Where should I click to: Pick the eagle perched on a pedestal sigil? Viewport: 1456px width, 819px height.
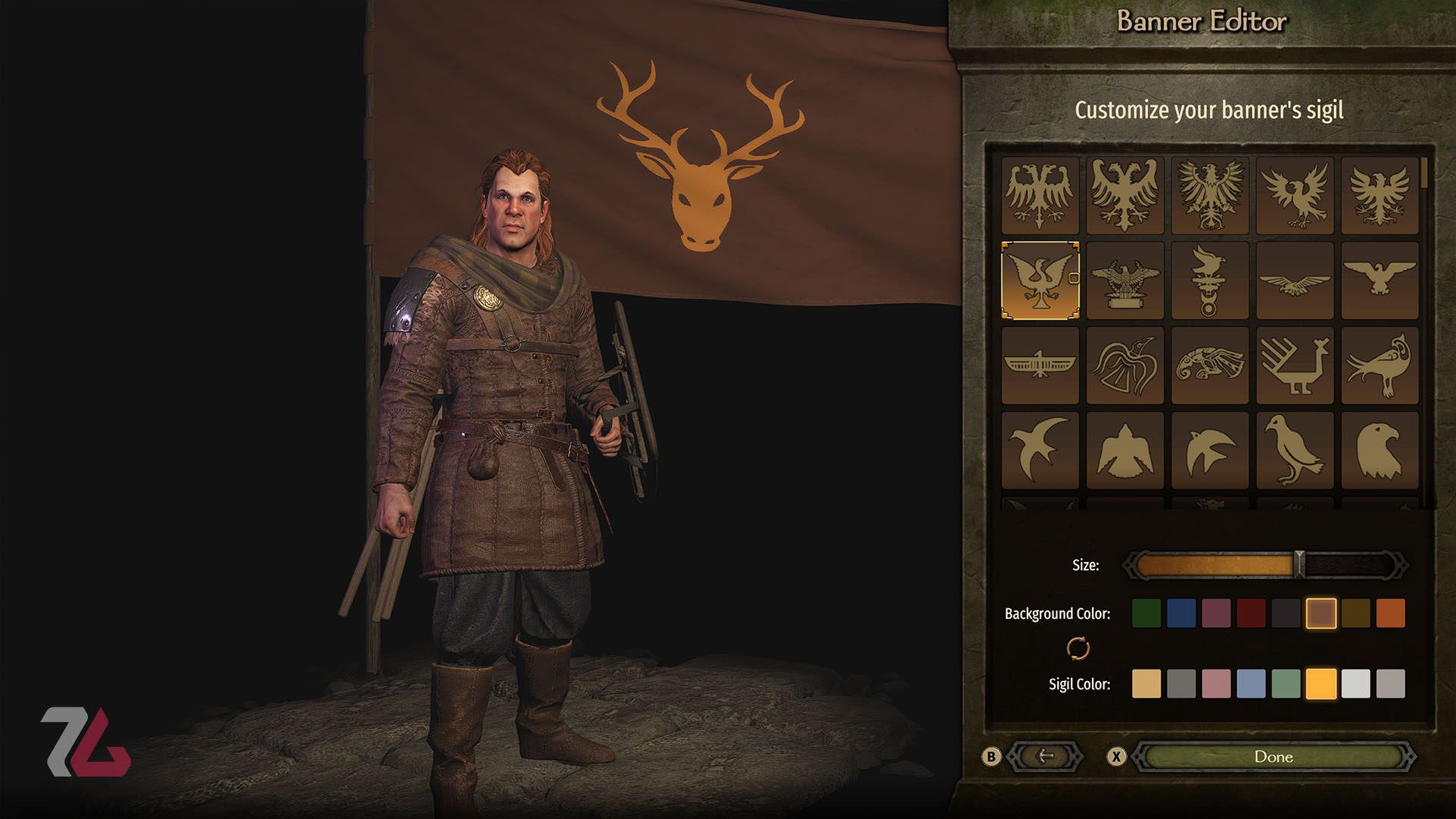point(1125,281)
